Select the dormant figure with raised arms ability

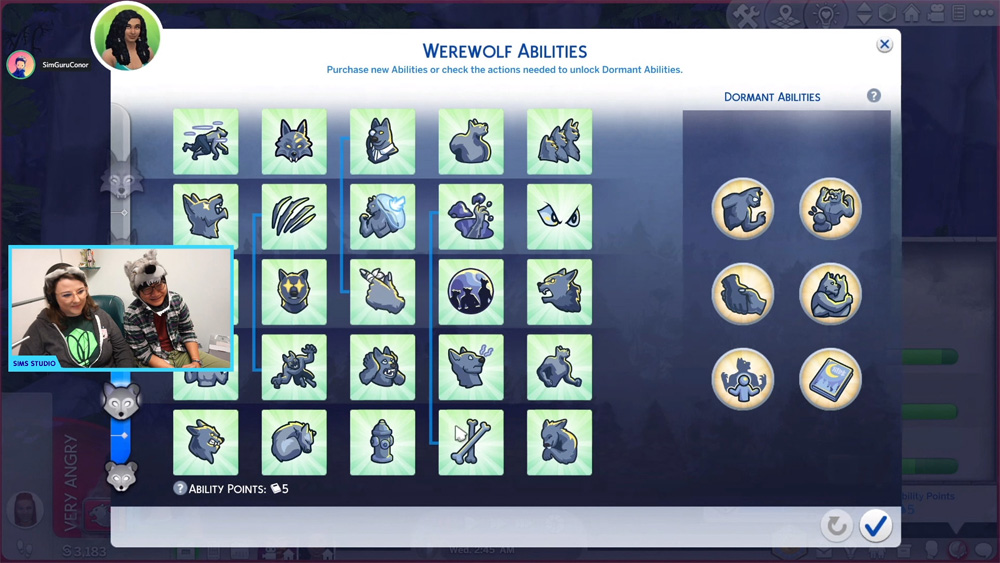[x=743, y=379]
